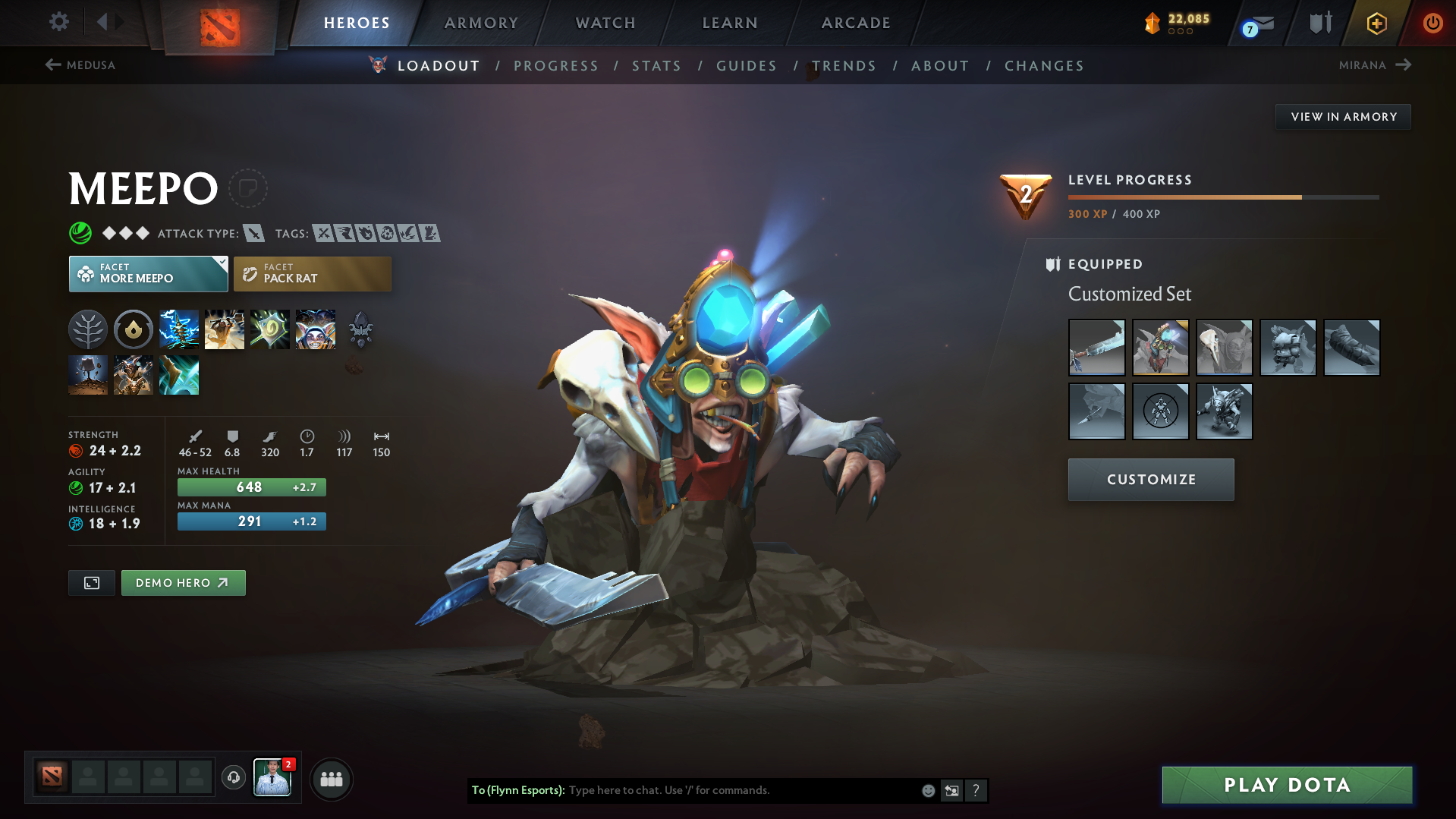Screen dimensions: 1456x819
Task: Click the shards currency icon showing 22,085
Action: pos(1154,23)
